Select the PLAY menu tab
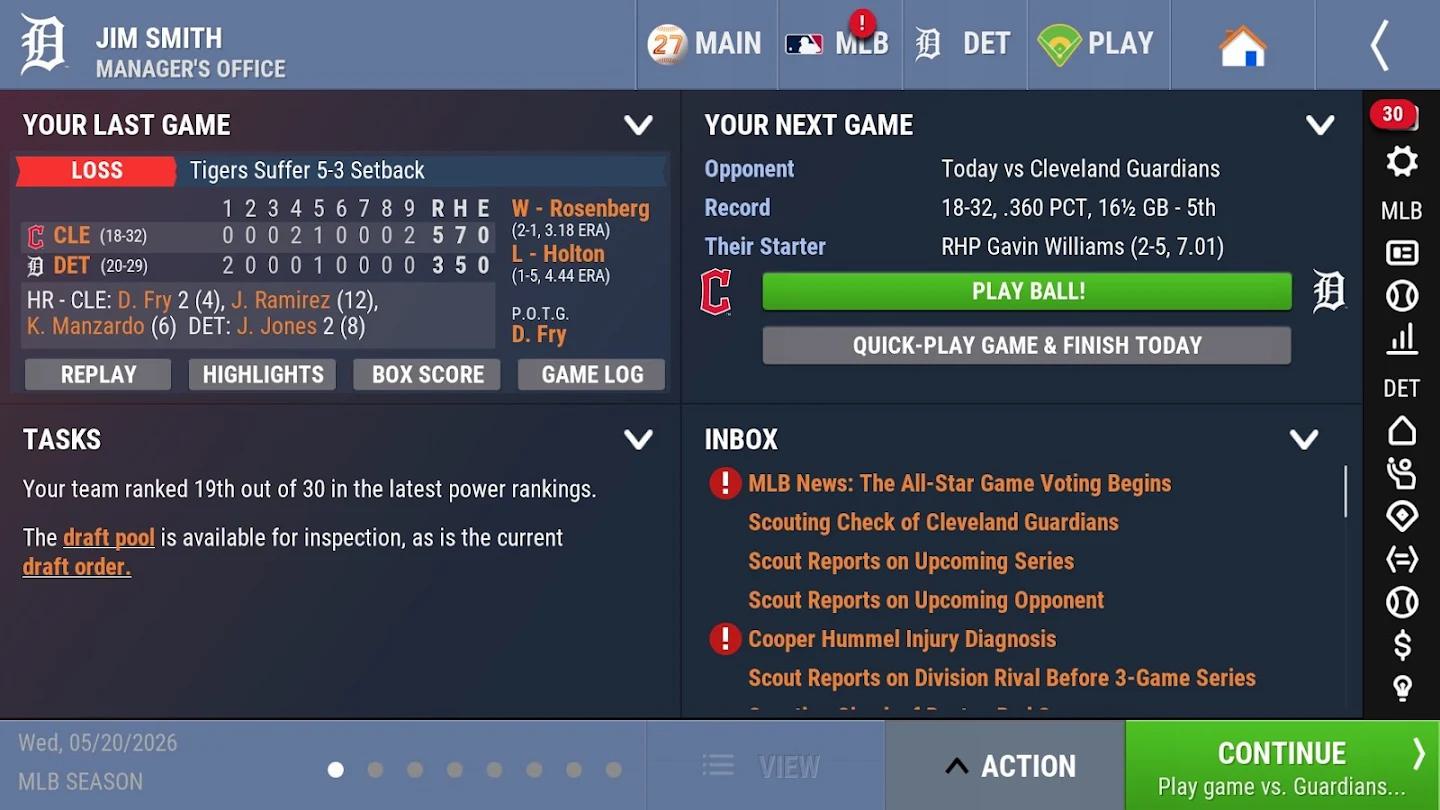Screen dimensions: 1440x810 coord(1097,44)
